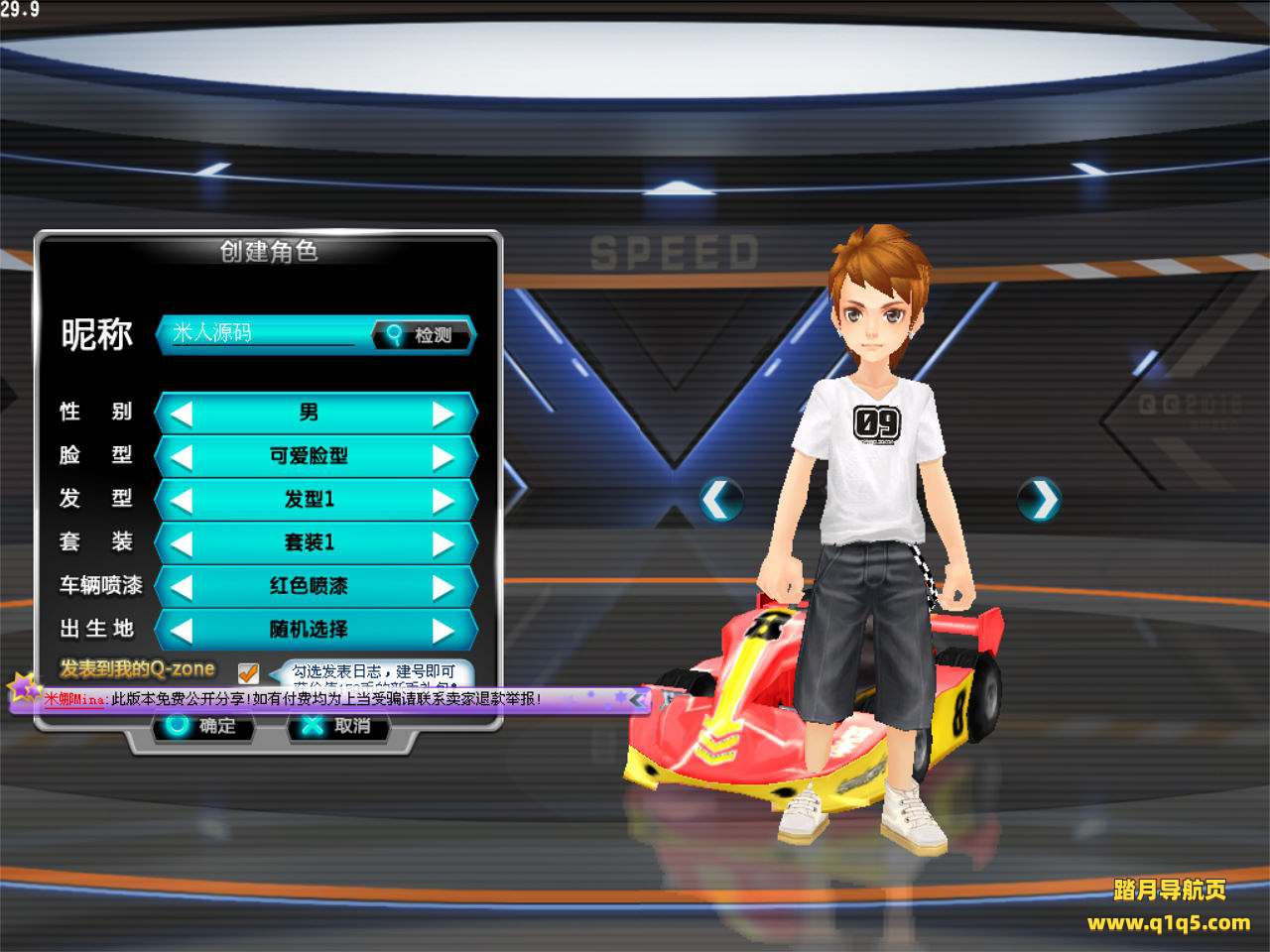Pick next 出生地 birthplace option
This screenshot has height=952, width=1270.
(443, 631)
